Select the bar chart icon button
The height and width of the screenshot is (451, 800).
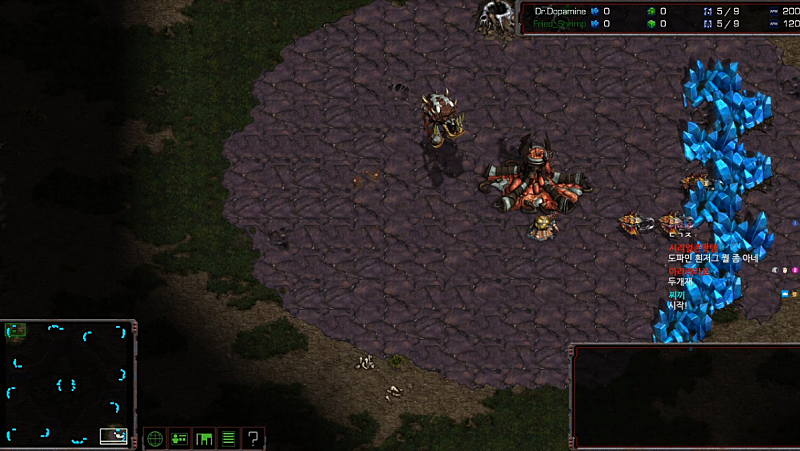pyautogui.click(x=204, y=438)
